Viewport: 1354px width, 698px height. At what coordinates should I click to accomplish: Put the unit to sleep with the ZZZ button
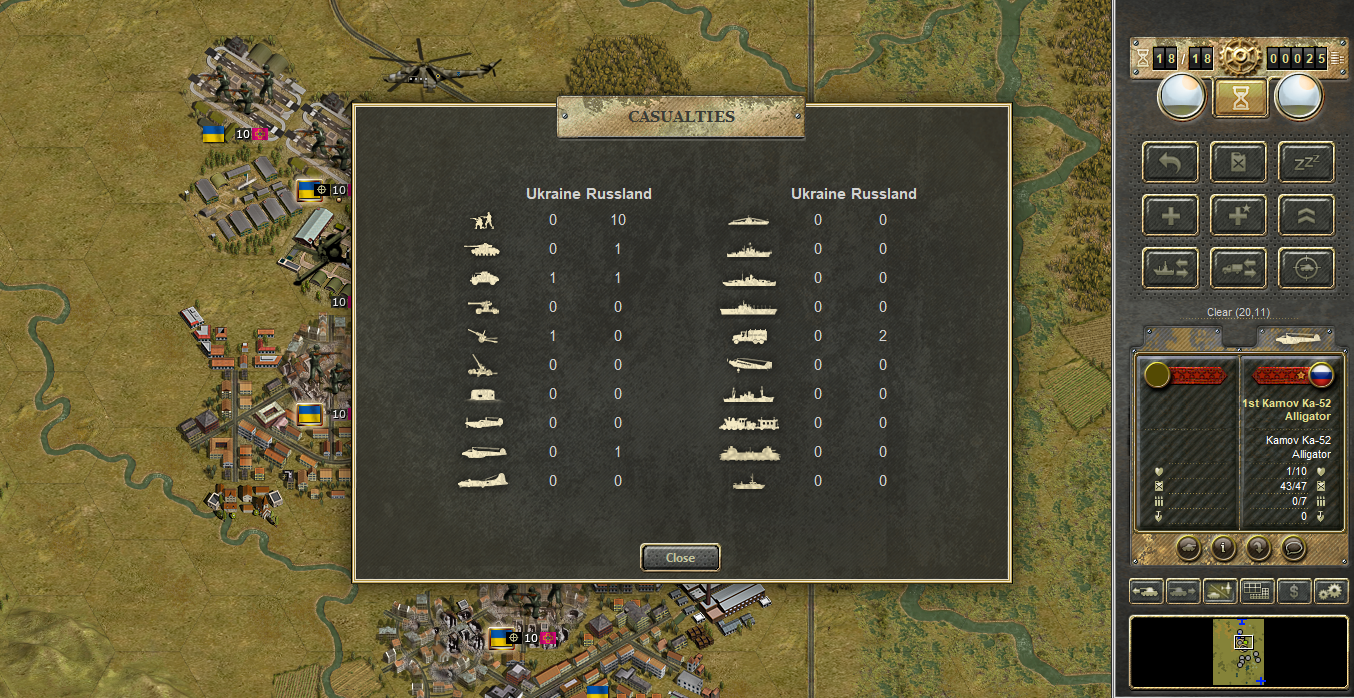pyautogui.click(x=1306, y=162)
